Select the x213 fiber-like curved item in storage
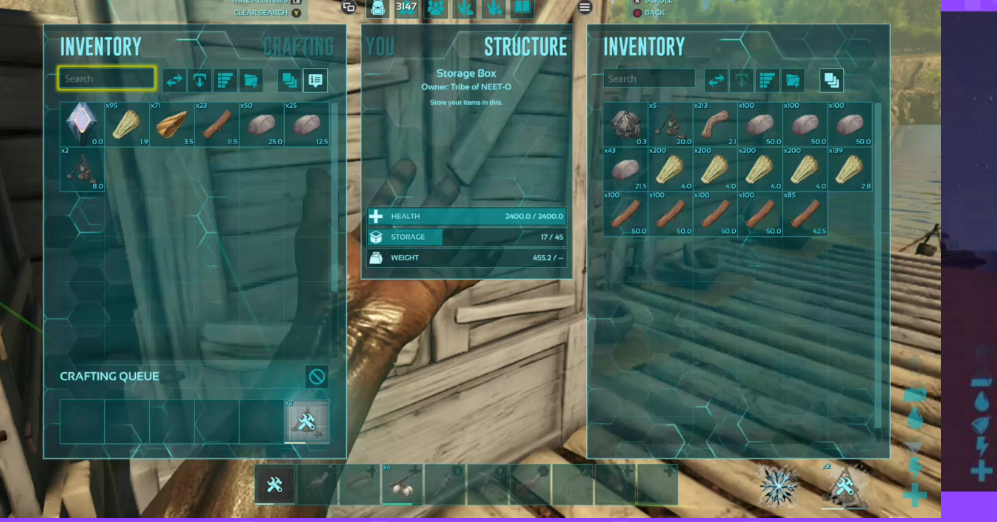The height and width of the screenshot is (522, 997). (x=716, y=124)
